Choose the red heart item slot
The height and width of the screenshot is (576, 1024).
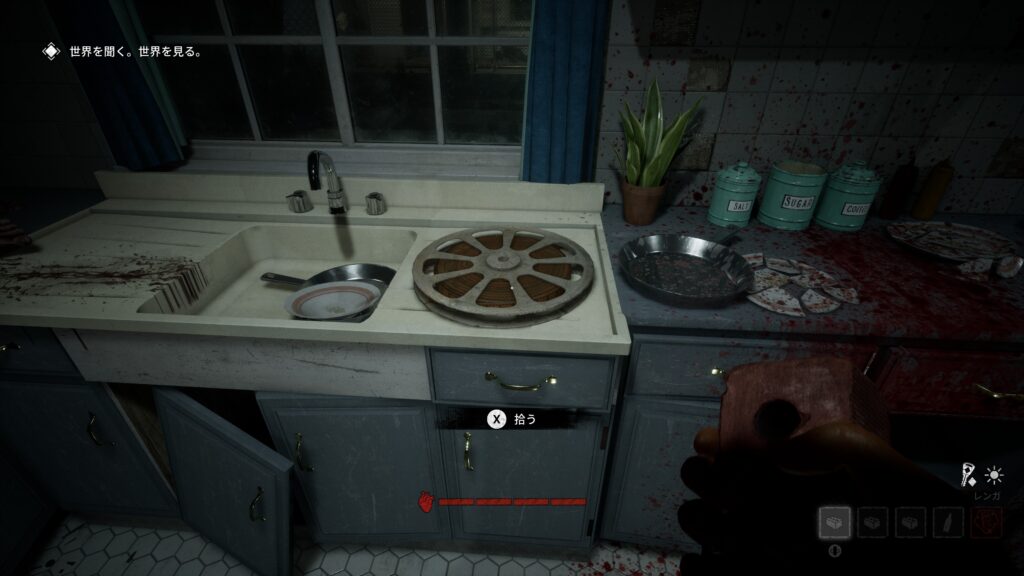point(987,521)
